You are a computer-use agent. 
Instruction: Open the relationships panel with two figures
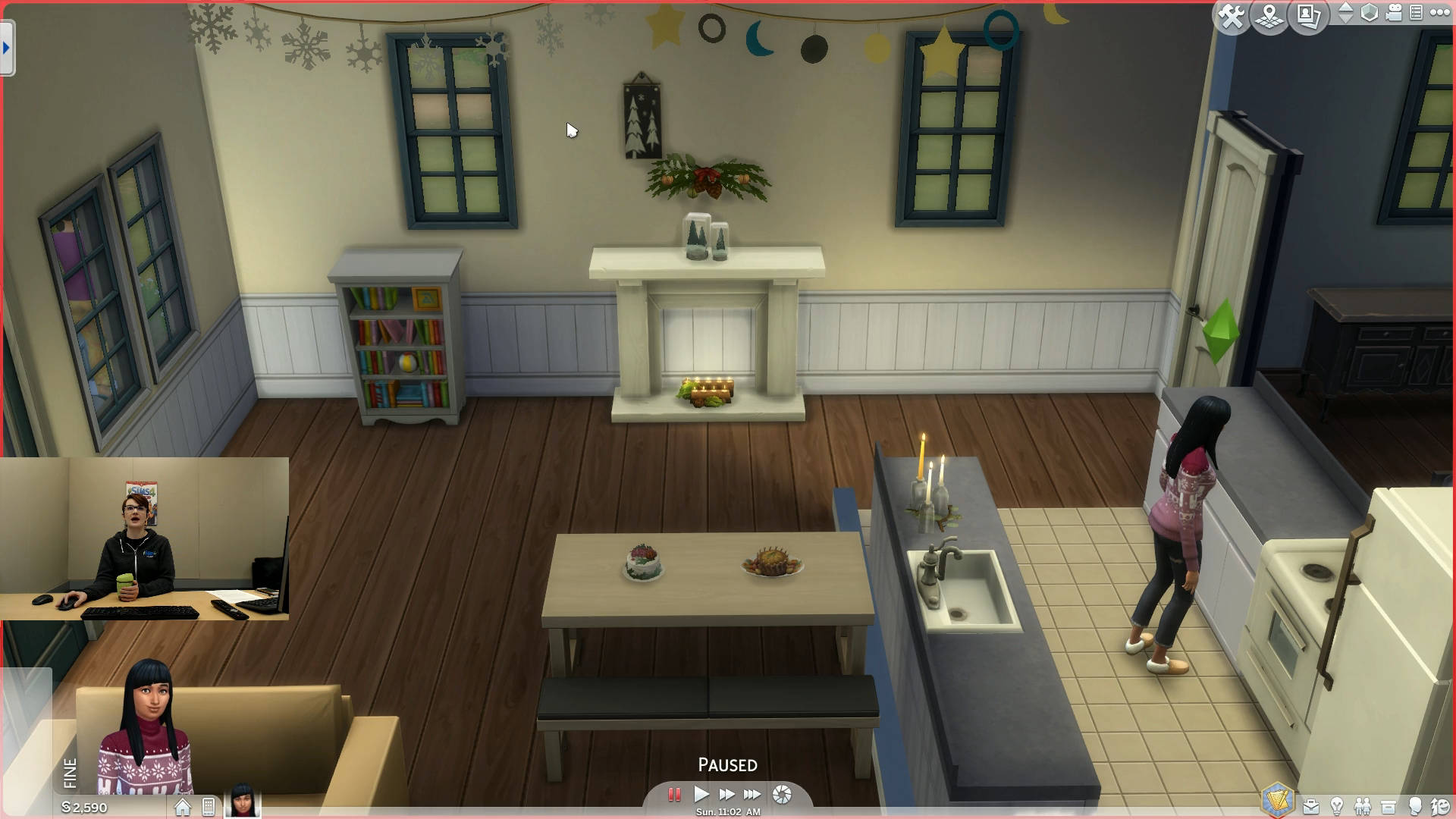click(x=1363, y=807)
